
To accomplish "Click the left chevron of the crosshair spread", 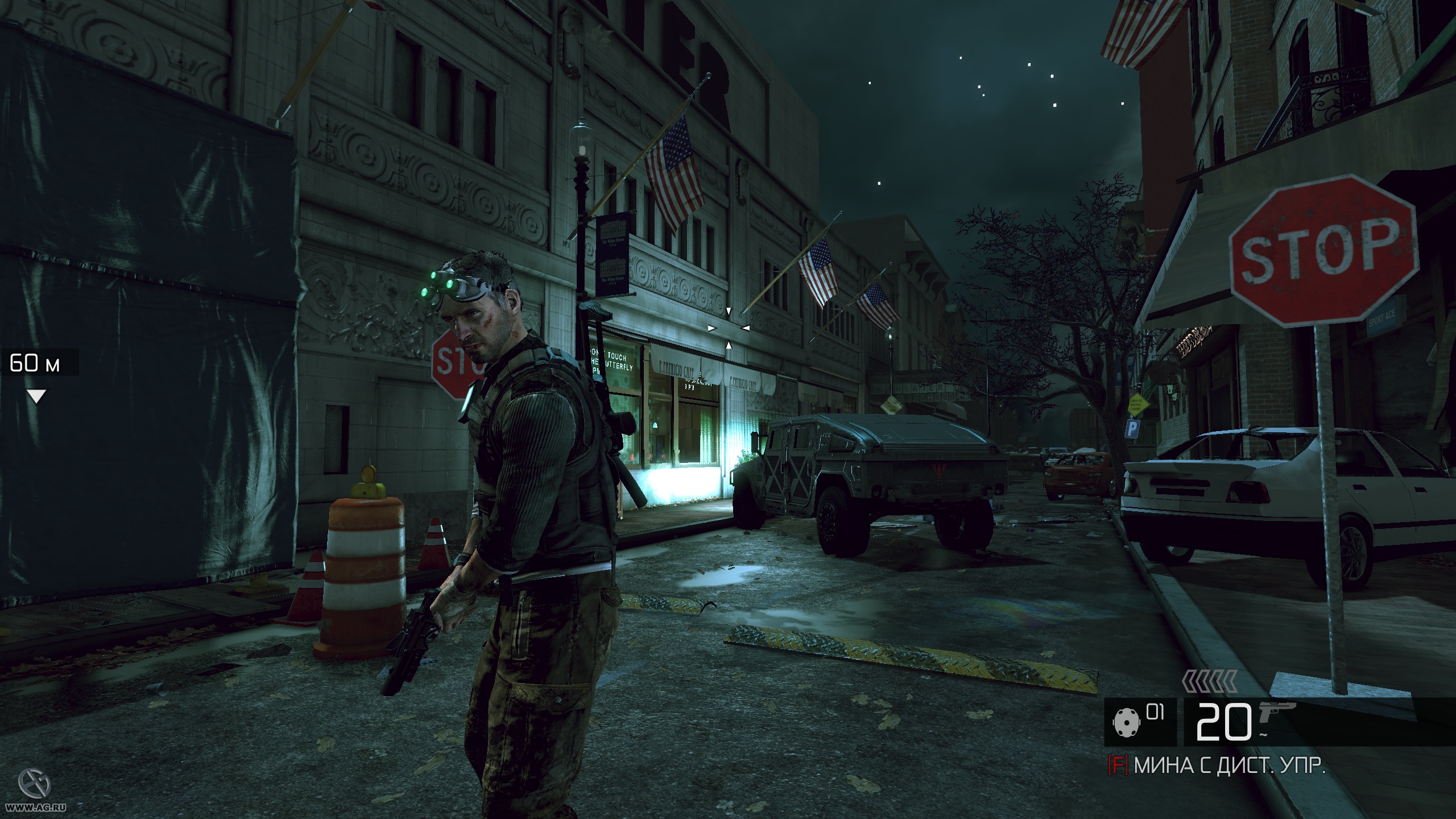I will point(711,328).
